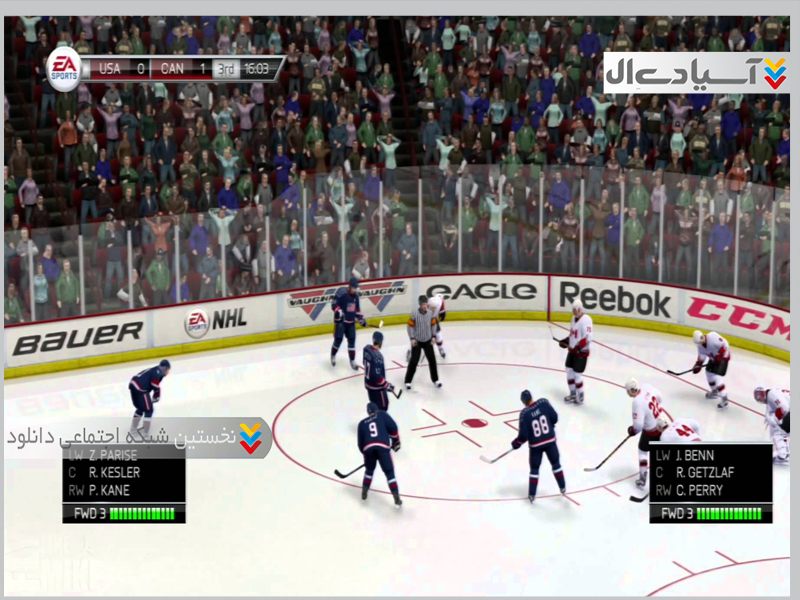Click the Asiadl logo watermark
The image size is (800, 600).
click(695, 73)
